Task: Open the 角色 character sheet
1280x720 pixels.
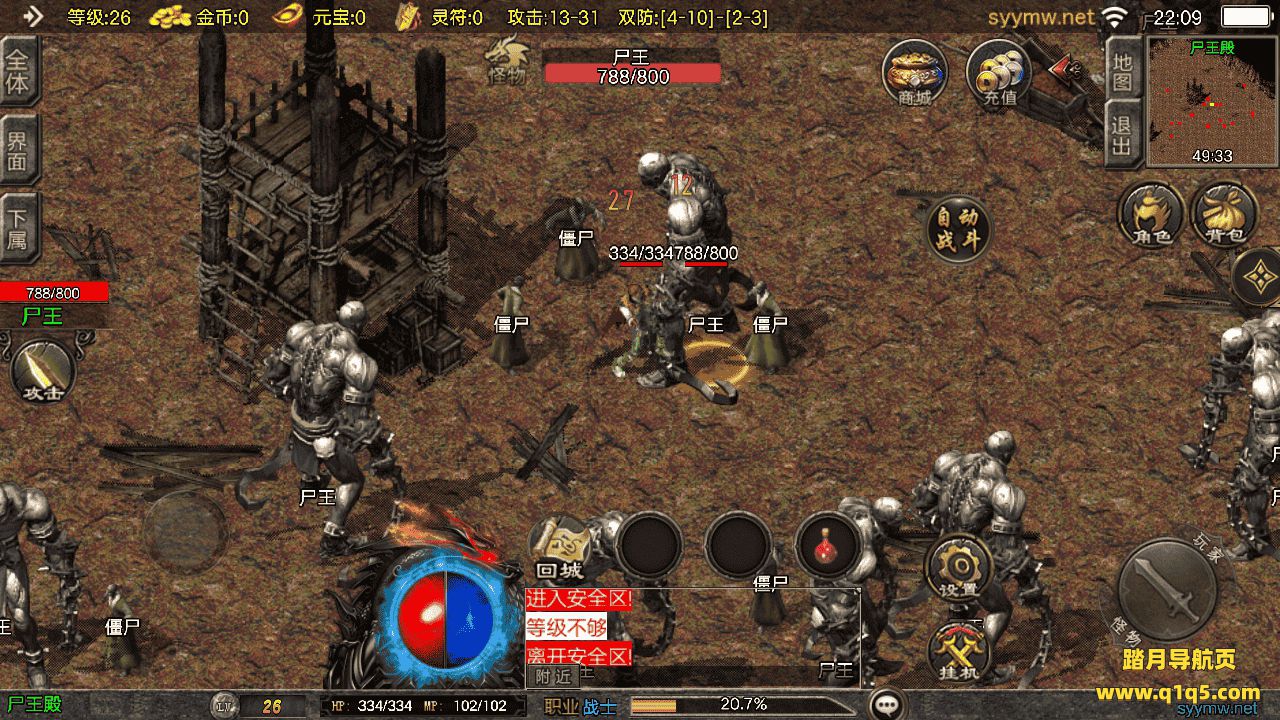Action: (1151, 213)
